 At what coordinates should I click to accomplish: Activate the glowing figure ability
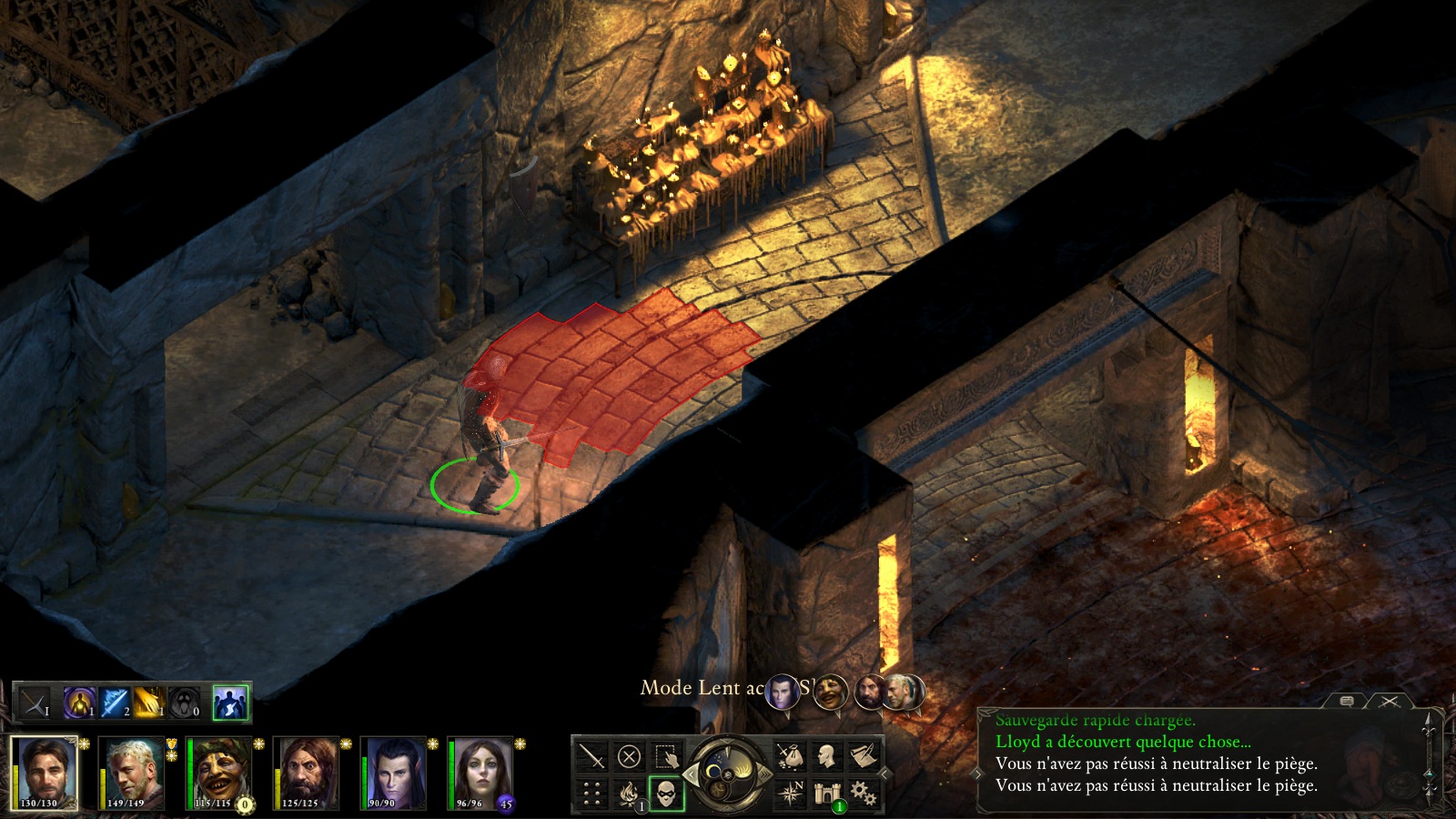coord(79,703)
